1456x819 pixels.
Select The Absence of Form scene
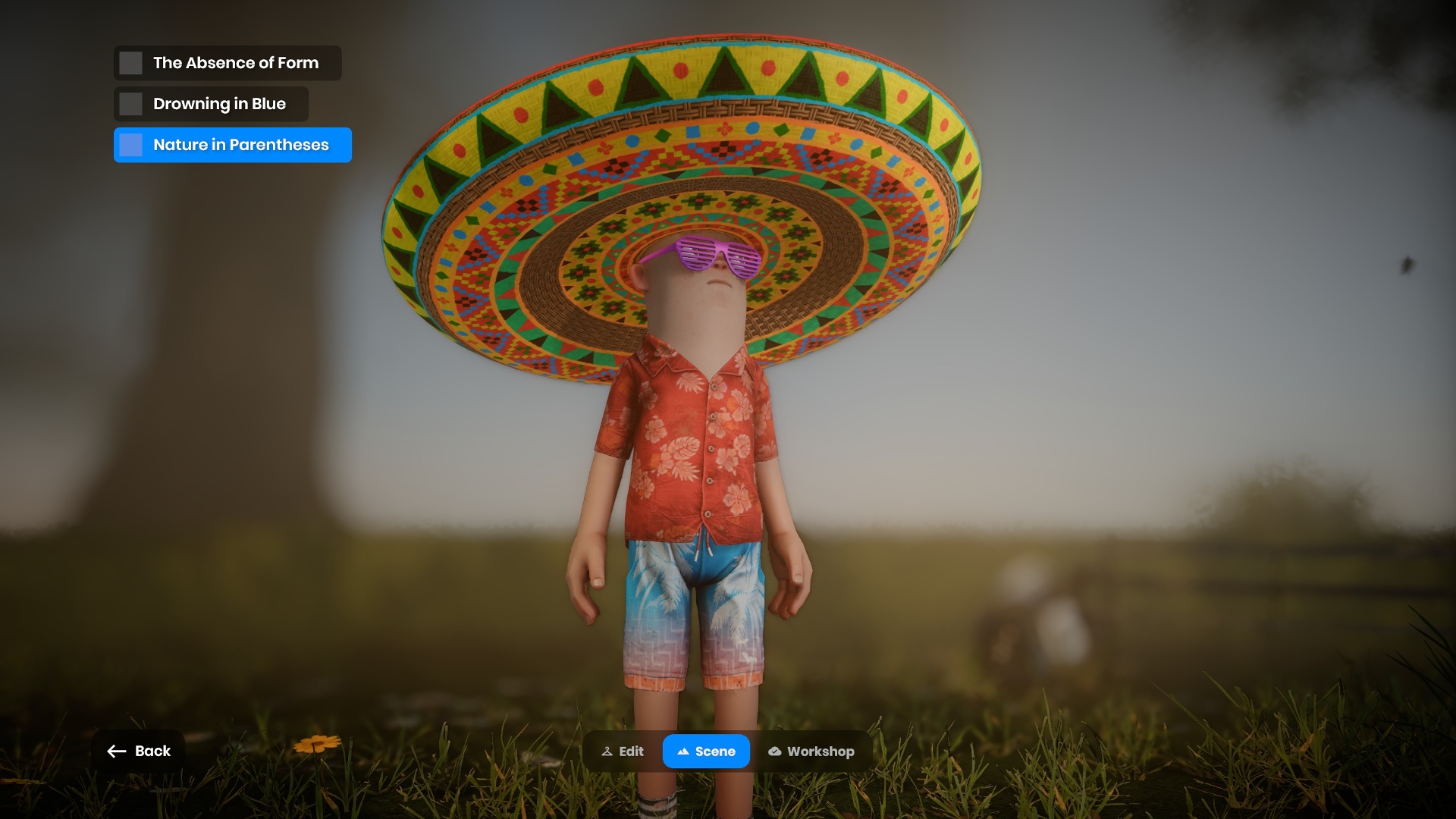pyautogui.click(x=227, y=63)
